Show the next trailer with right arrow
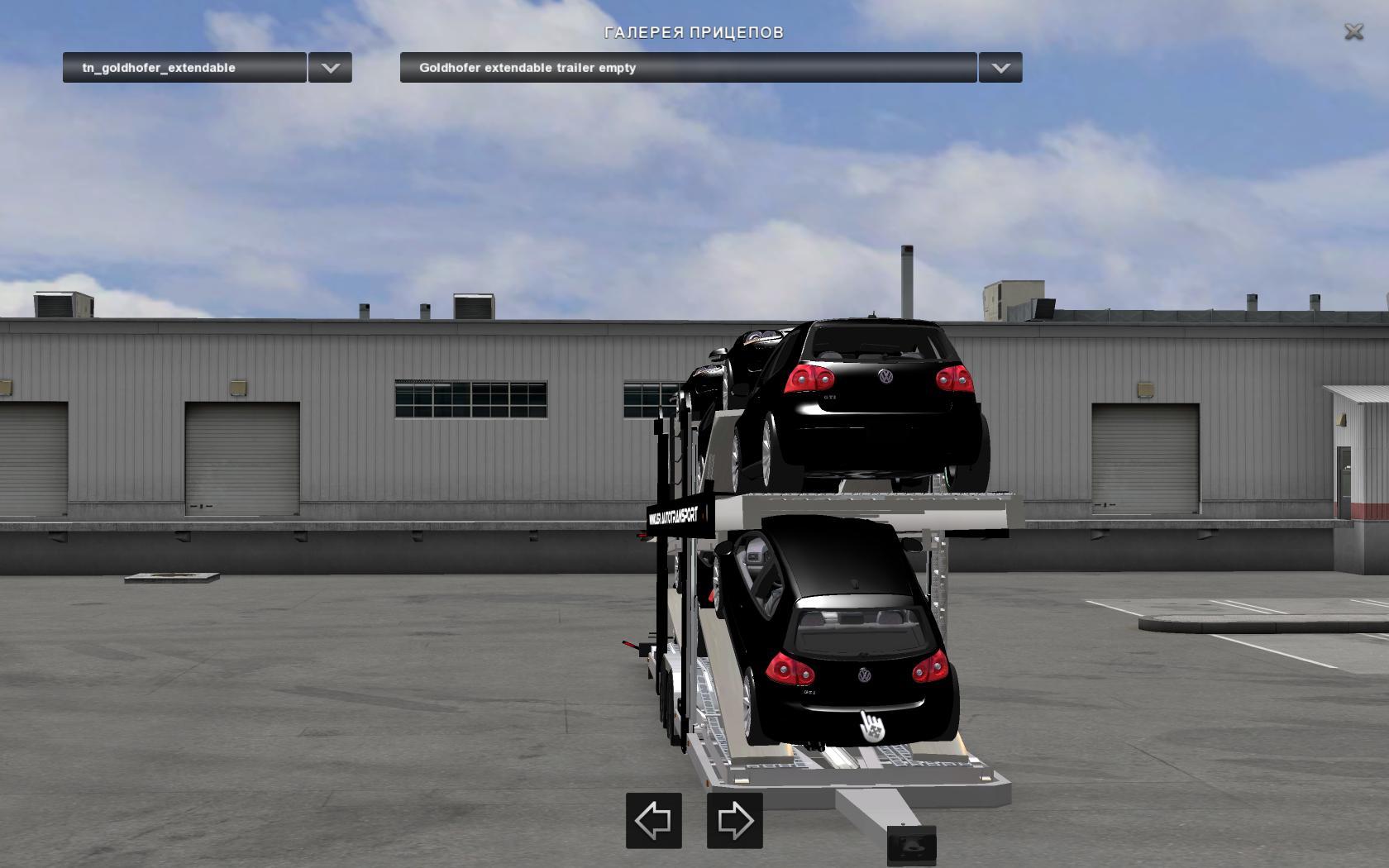 734,821
